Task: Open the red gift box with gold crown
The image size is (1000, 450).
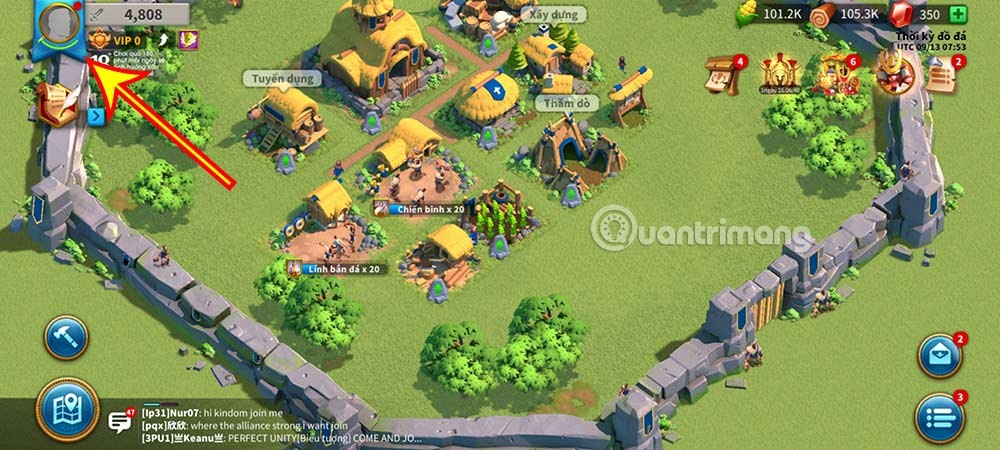Action: (891, 71)
